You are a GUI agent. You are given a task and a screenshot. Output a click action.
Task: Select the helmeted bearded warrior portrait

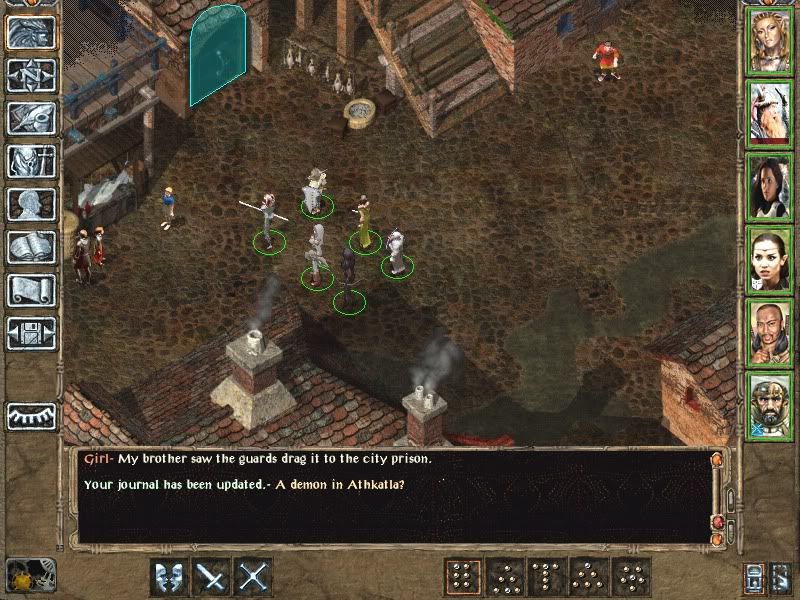pyautogui.click(x=770, y=406)
